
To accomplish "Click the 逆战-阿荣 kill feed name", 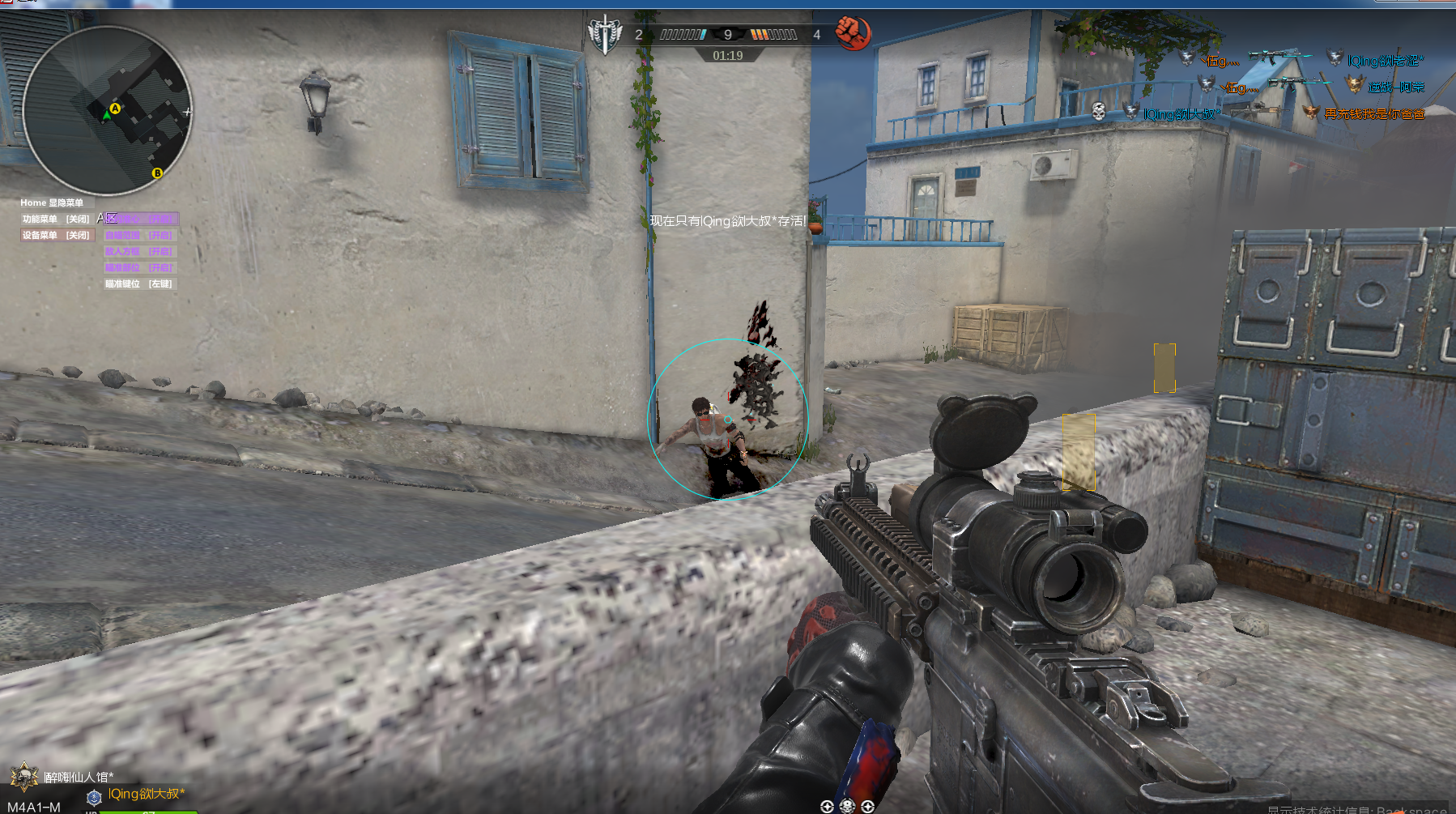I will point(1395,87).
